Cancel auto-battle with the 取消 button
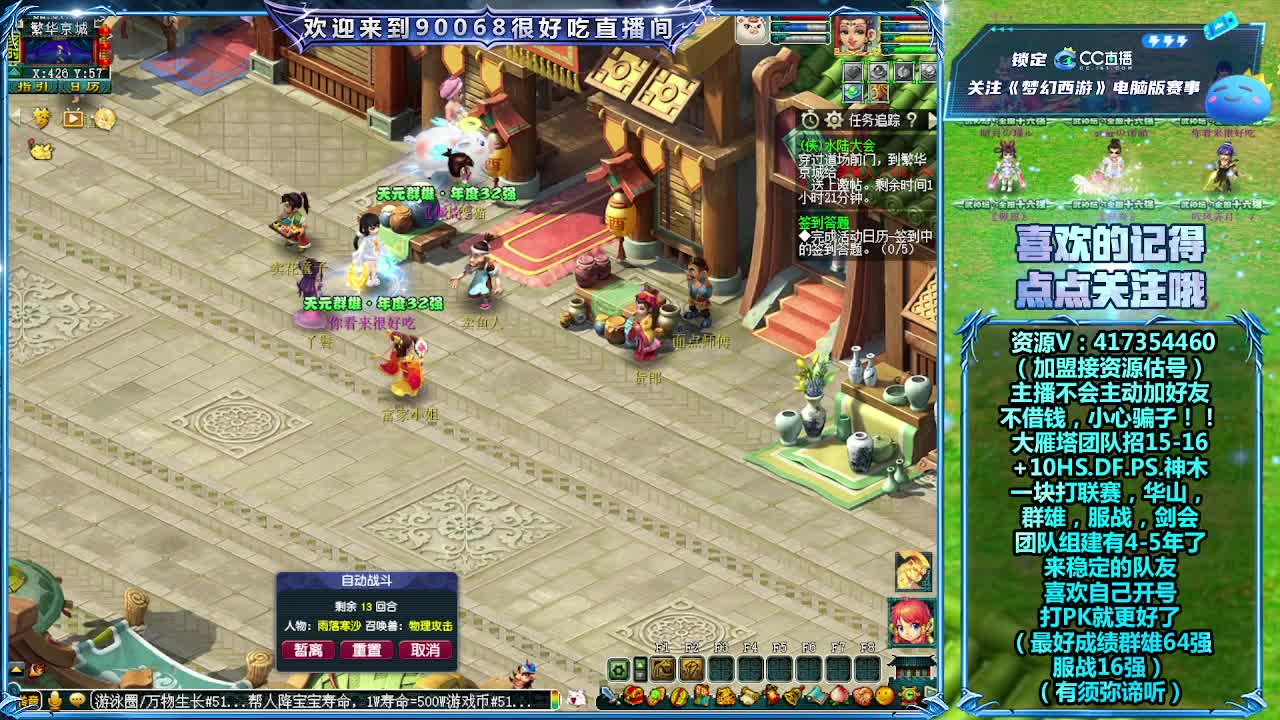 click(426, 650)
